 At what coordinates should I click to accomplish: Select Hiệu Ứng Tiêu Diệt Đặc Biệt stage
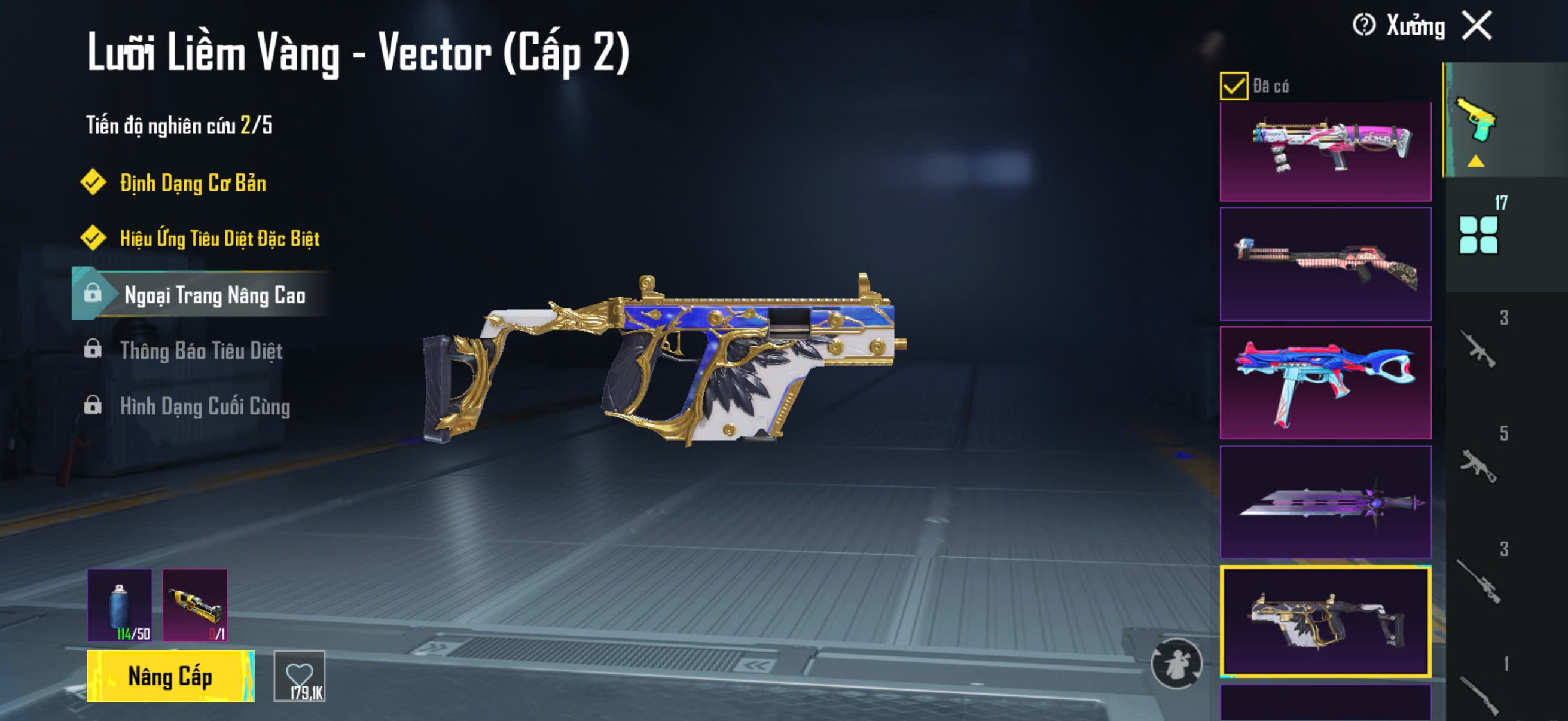219,238
